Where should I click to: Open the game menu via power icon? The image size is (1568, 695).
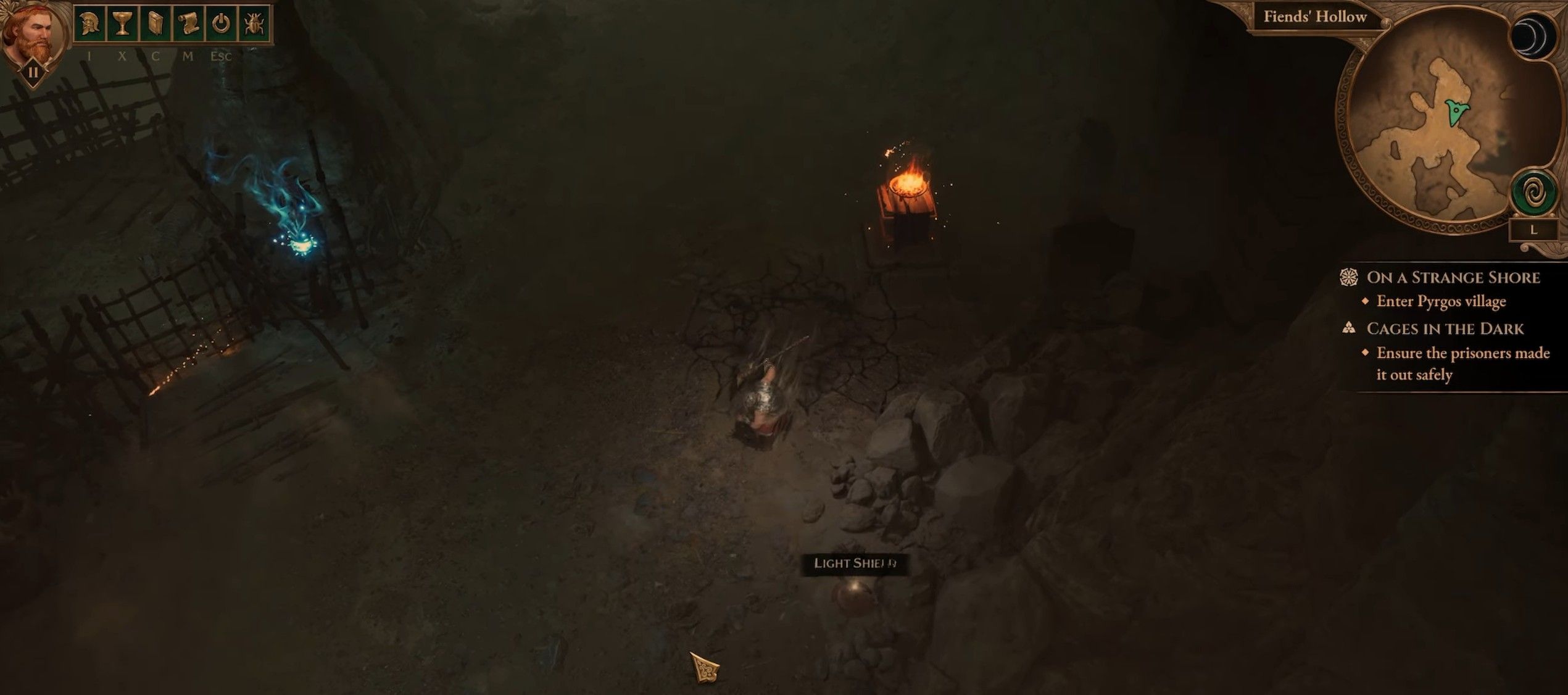[x=221, y=24]
